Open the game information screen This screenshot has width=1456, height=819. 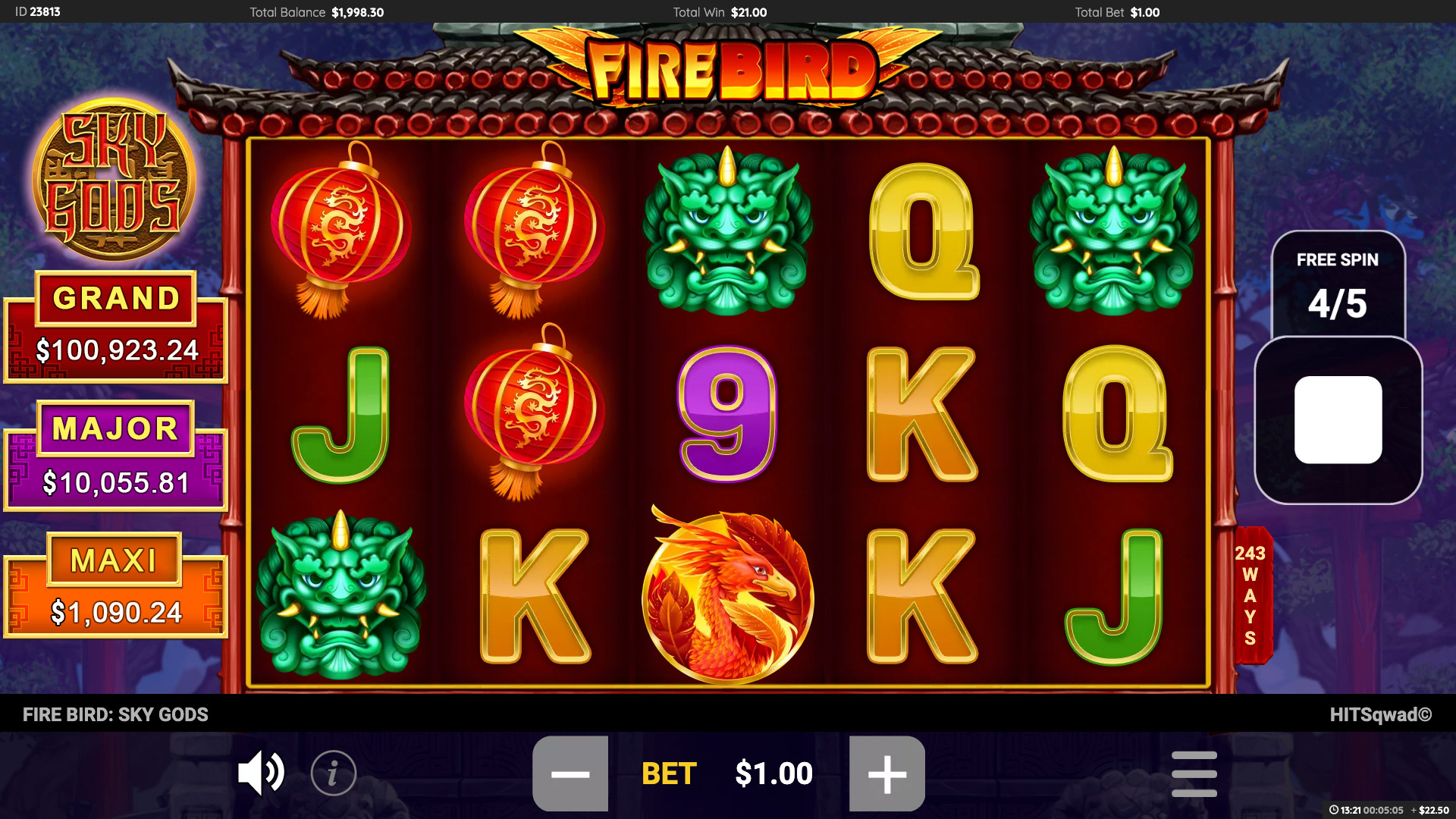pos(334,773)
